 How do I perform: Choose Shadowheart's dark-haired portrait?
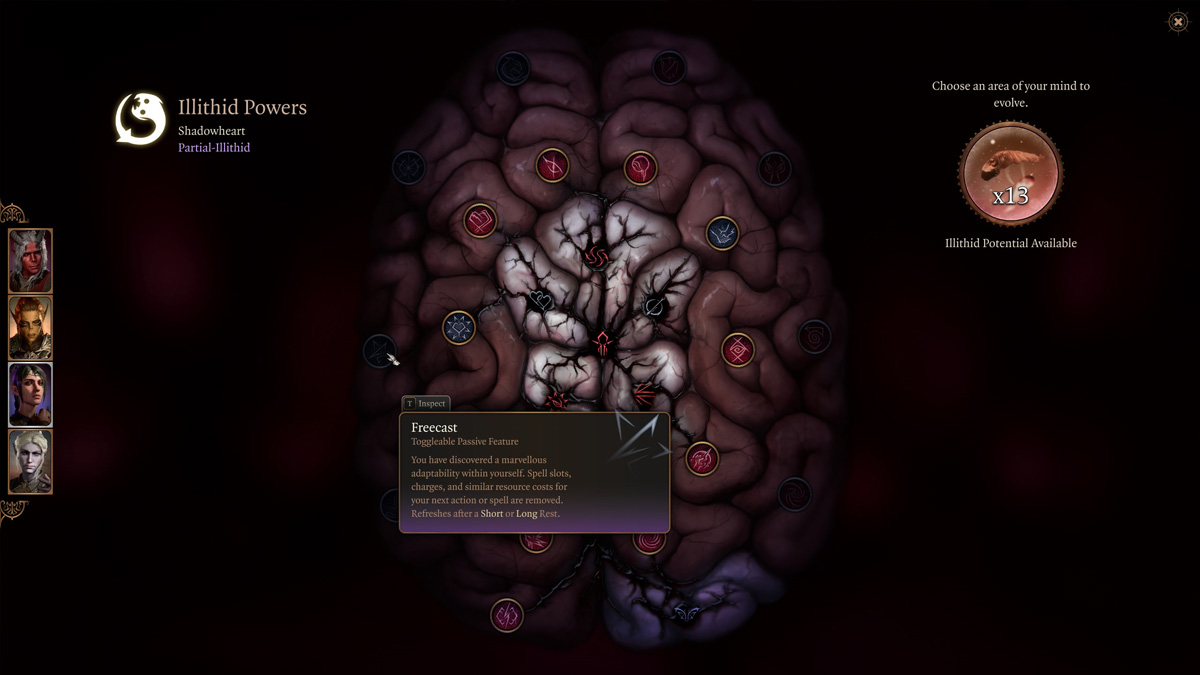[x=31, y=395]
